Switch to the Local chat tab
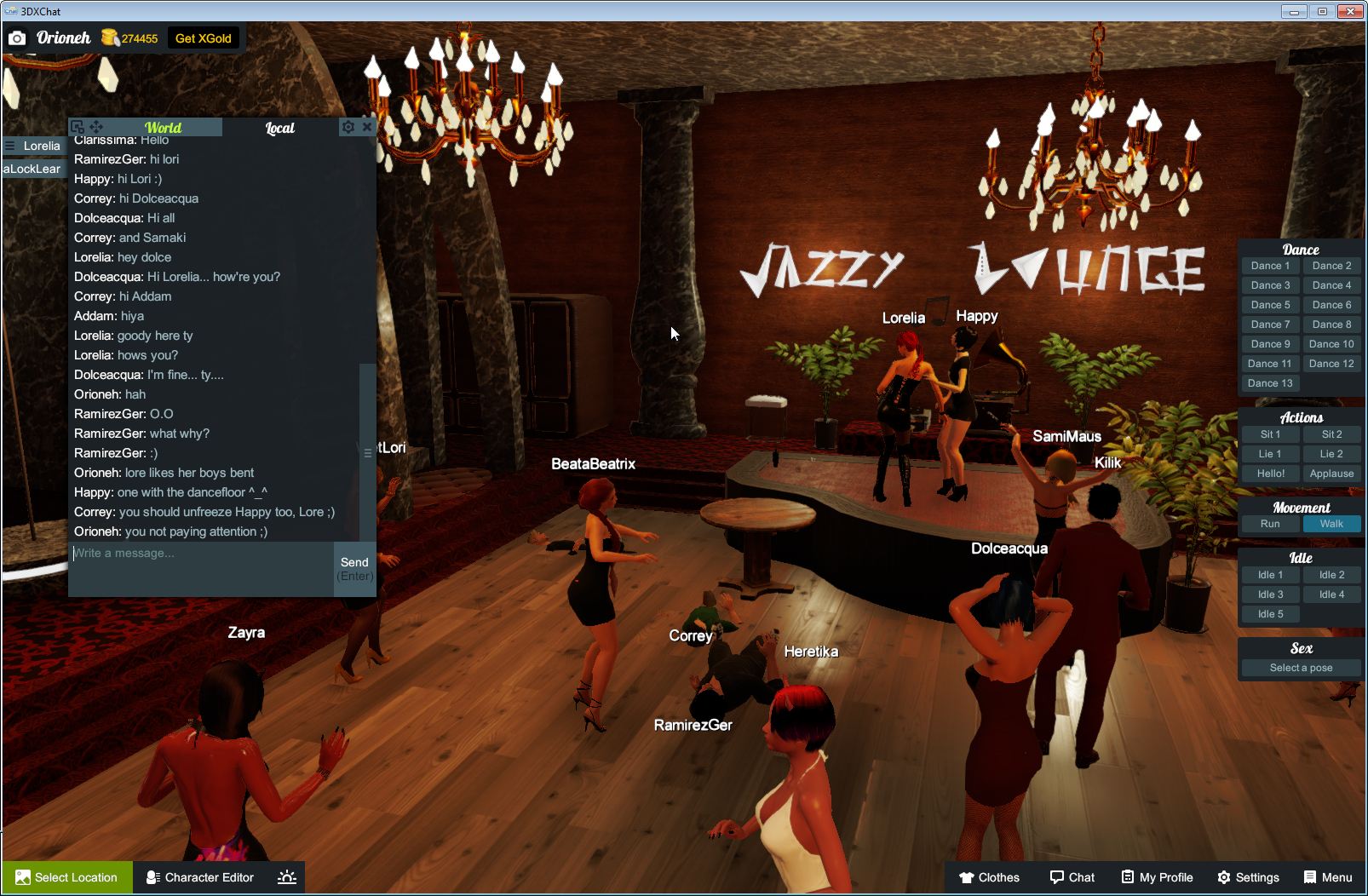This screenshot has height=896, width=1368. point(279,128)
